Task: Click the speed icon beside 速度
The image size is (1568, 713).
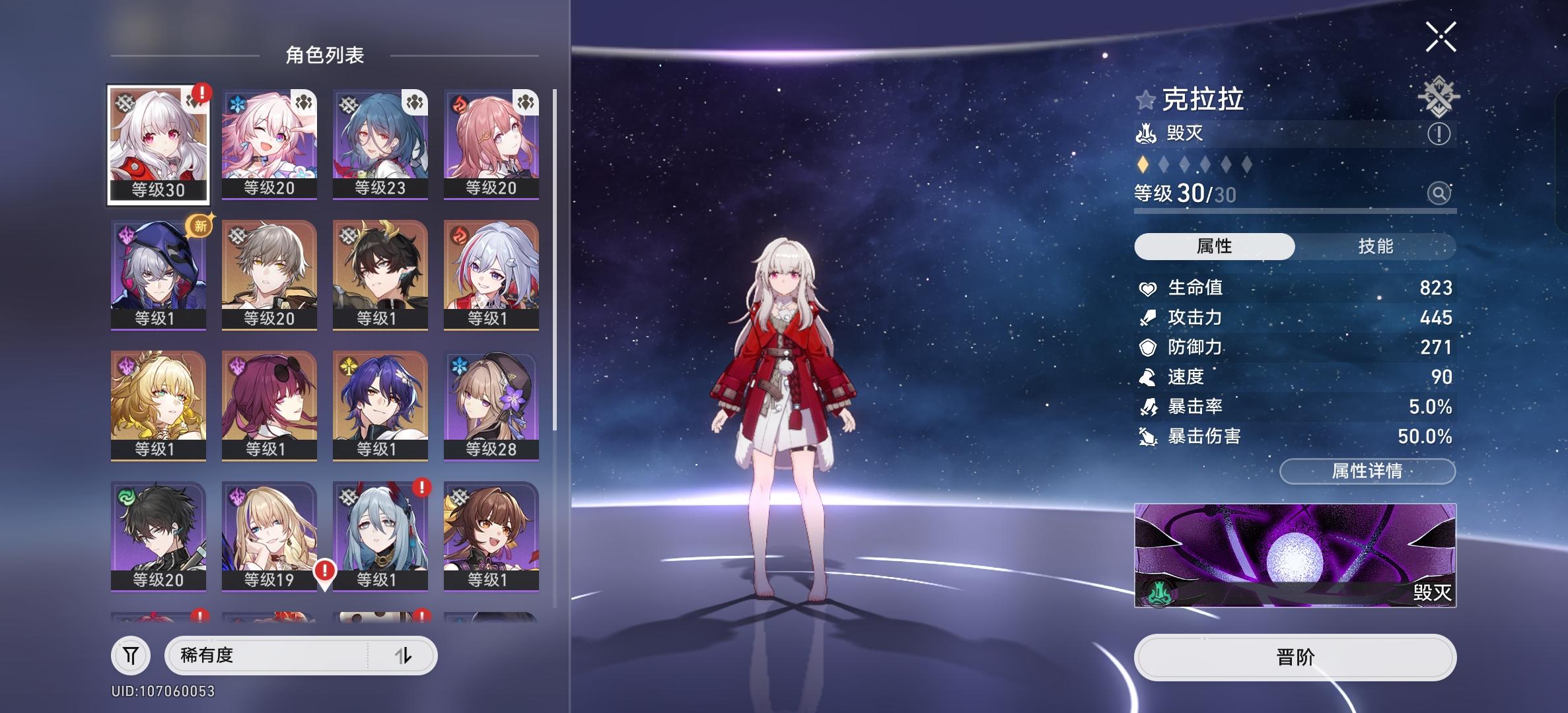Action: pos(1148,377)
